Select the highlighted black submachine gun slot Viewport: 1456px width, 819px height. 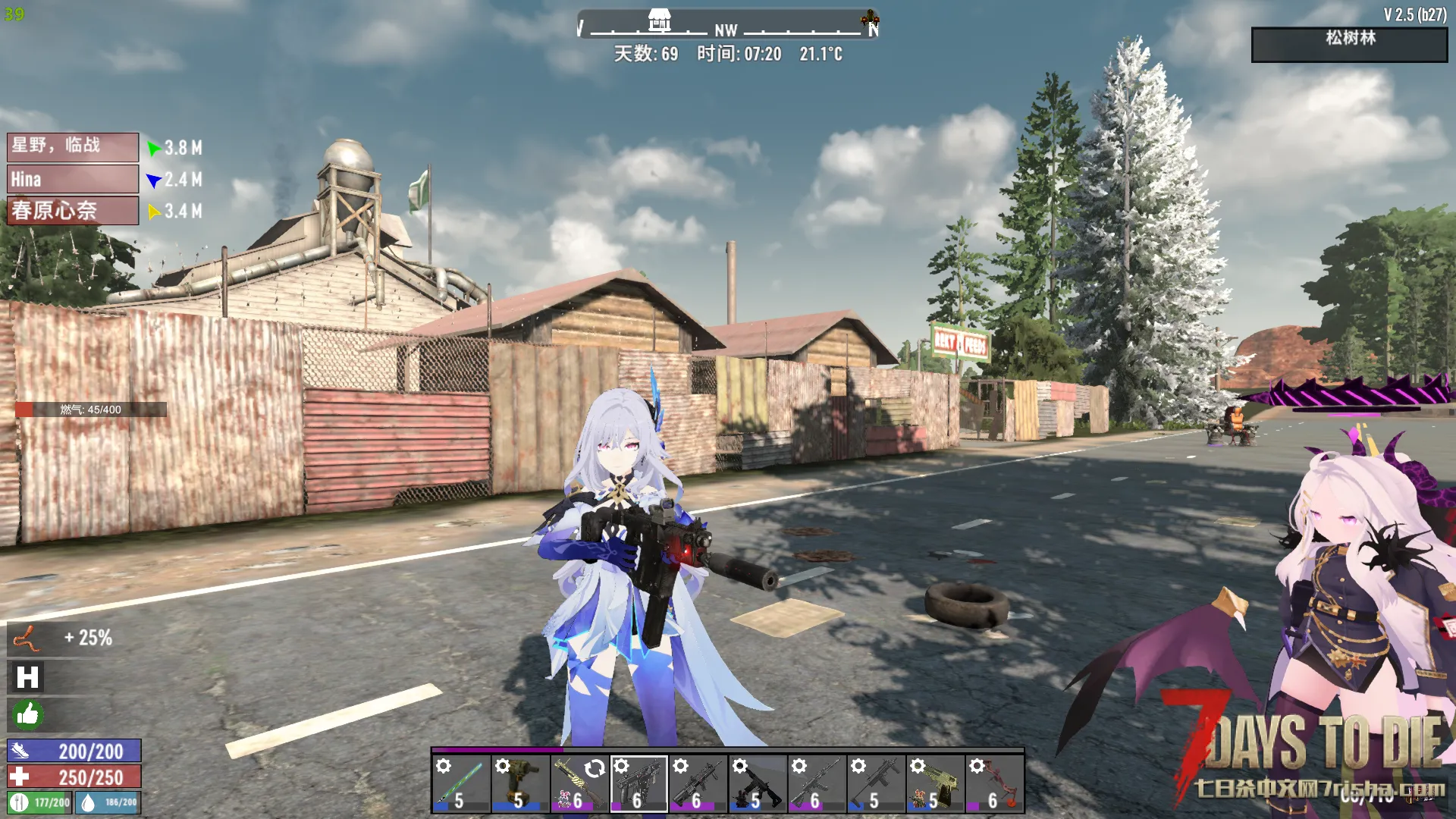639,784
